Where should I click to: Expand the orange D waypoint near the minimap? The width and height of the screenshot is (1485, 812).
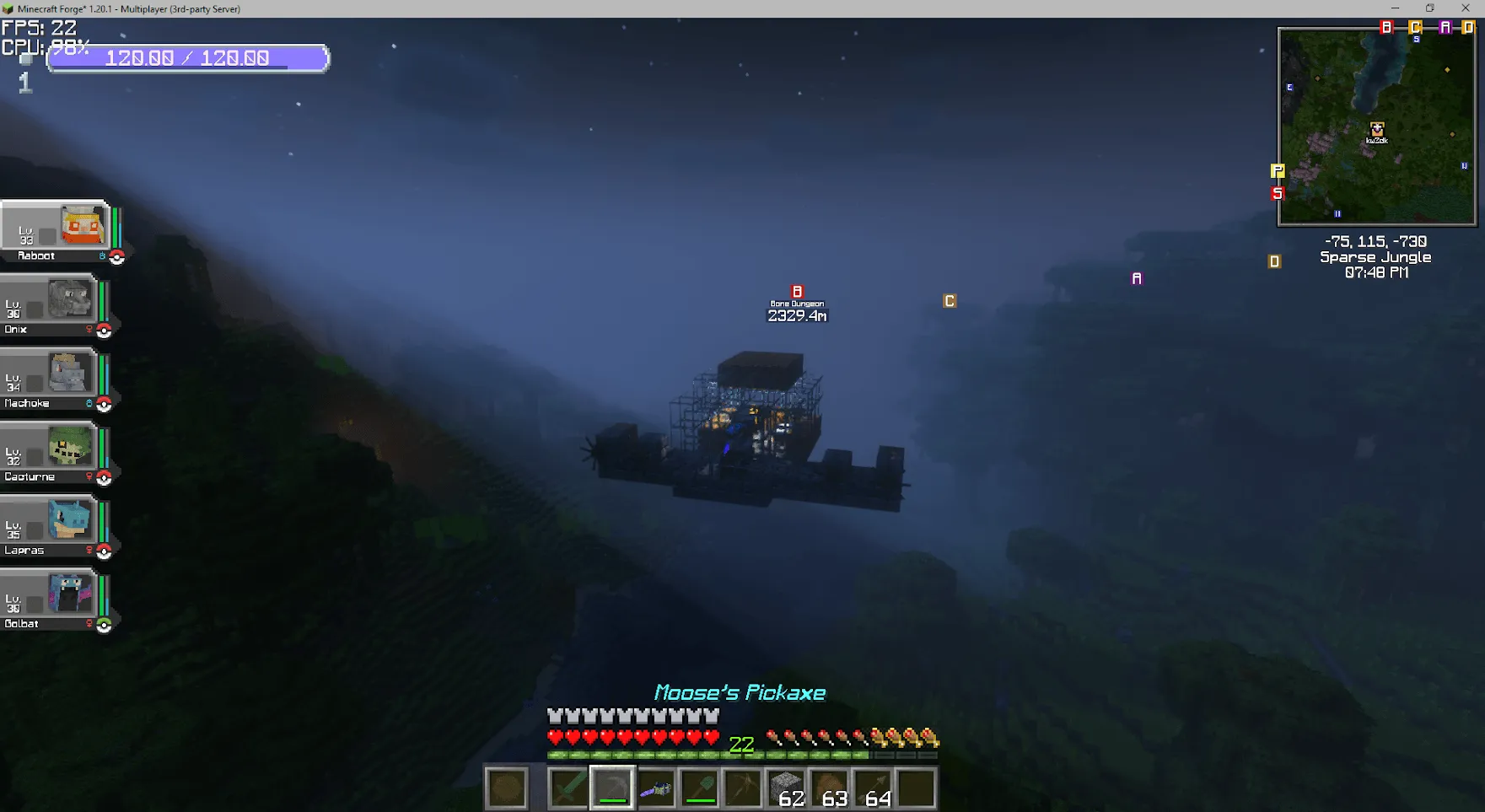(x=1275, y=261)
